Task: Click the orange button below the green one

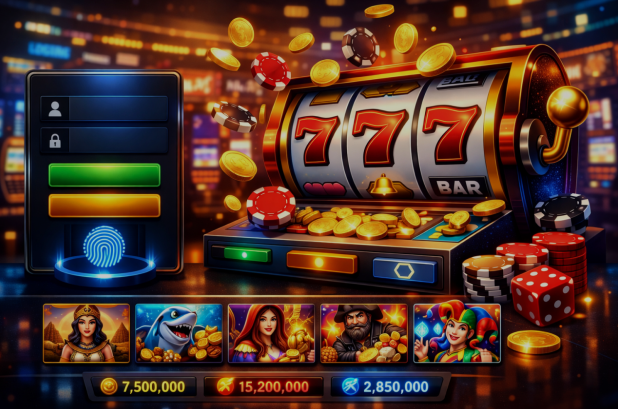Action: (104, 205)
